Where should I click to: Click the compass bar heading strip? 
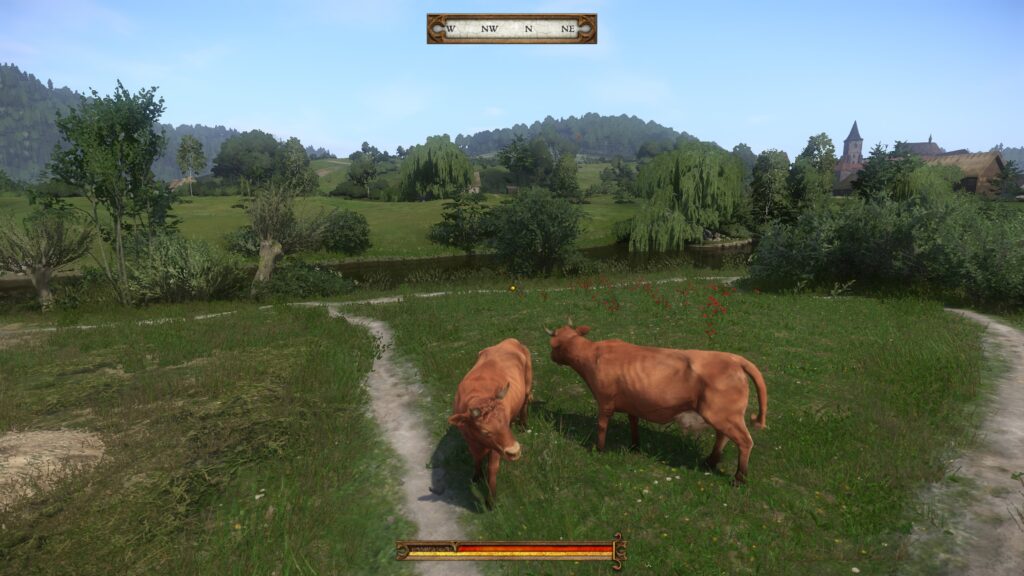tap(511, 29)
